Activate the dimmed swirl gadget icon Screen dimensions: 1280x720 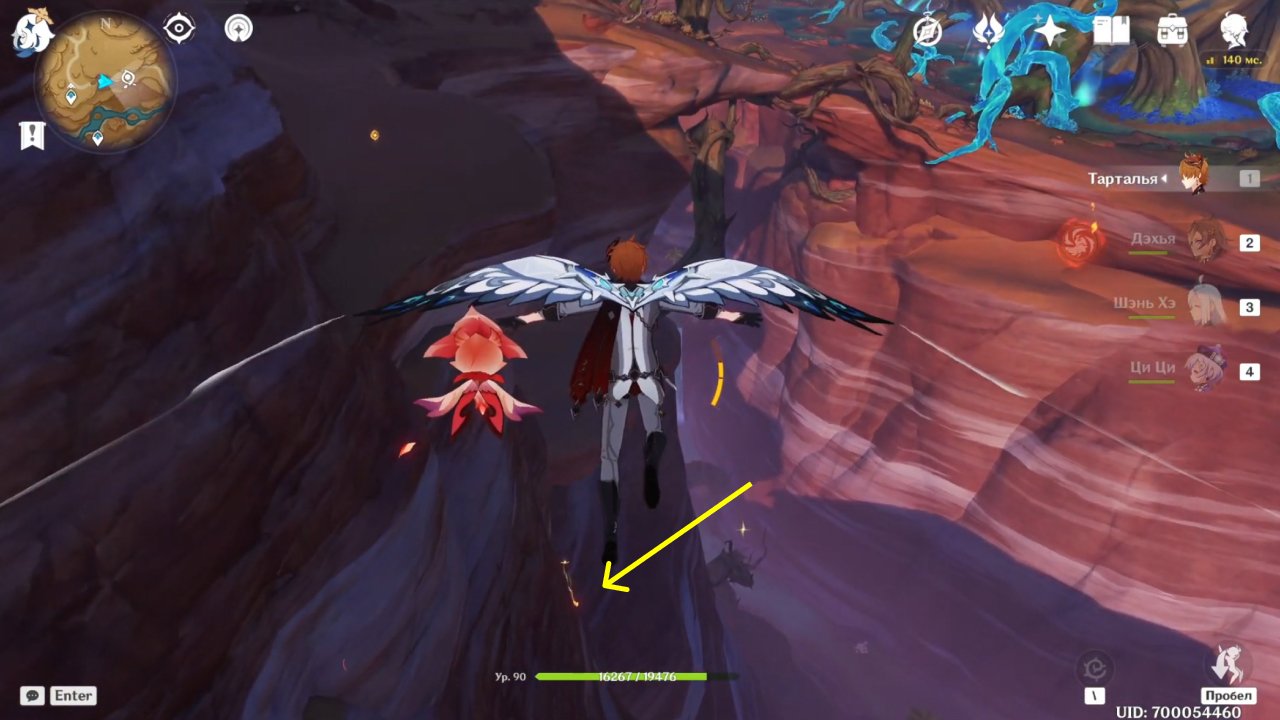(1095, 667)
